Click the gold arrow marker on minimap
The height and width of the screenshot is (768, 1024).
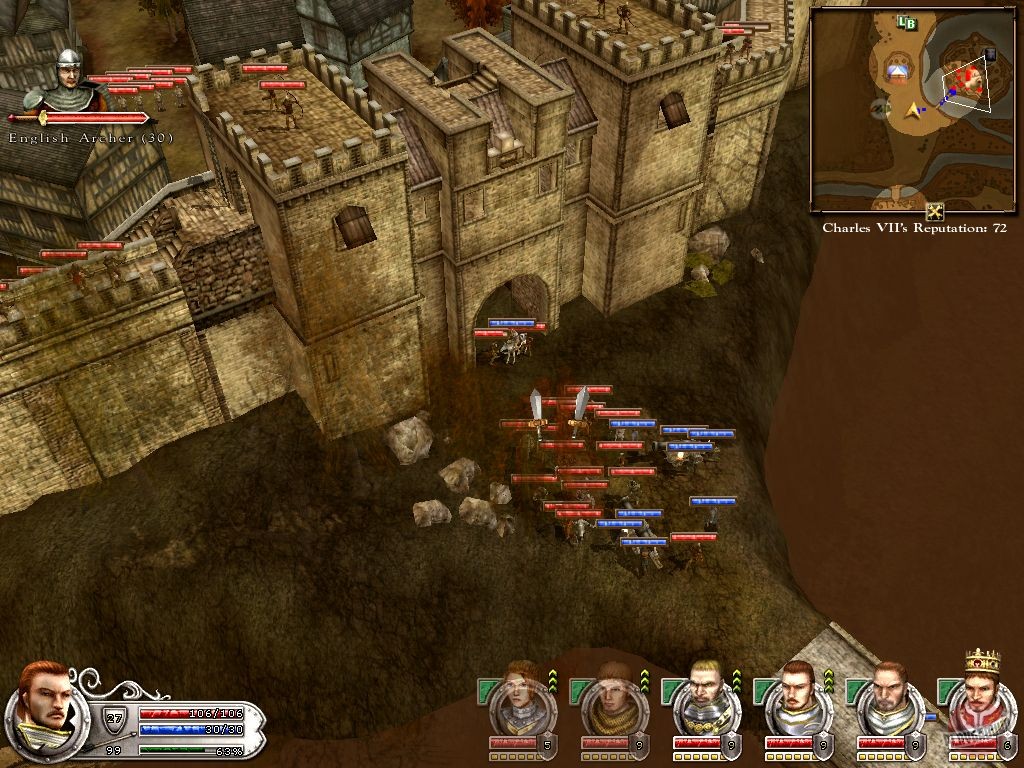pyautogui.click(x=913, y=109)
